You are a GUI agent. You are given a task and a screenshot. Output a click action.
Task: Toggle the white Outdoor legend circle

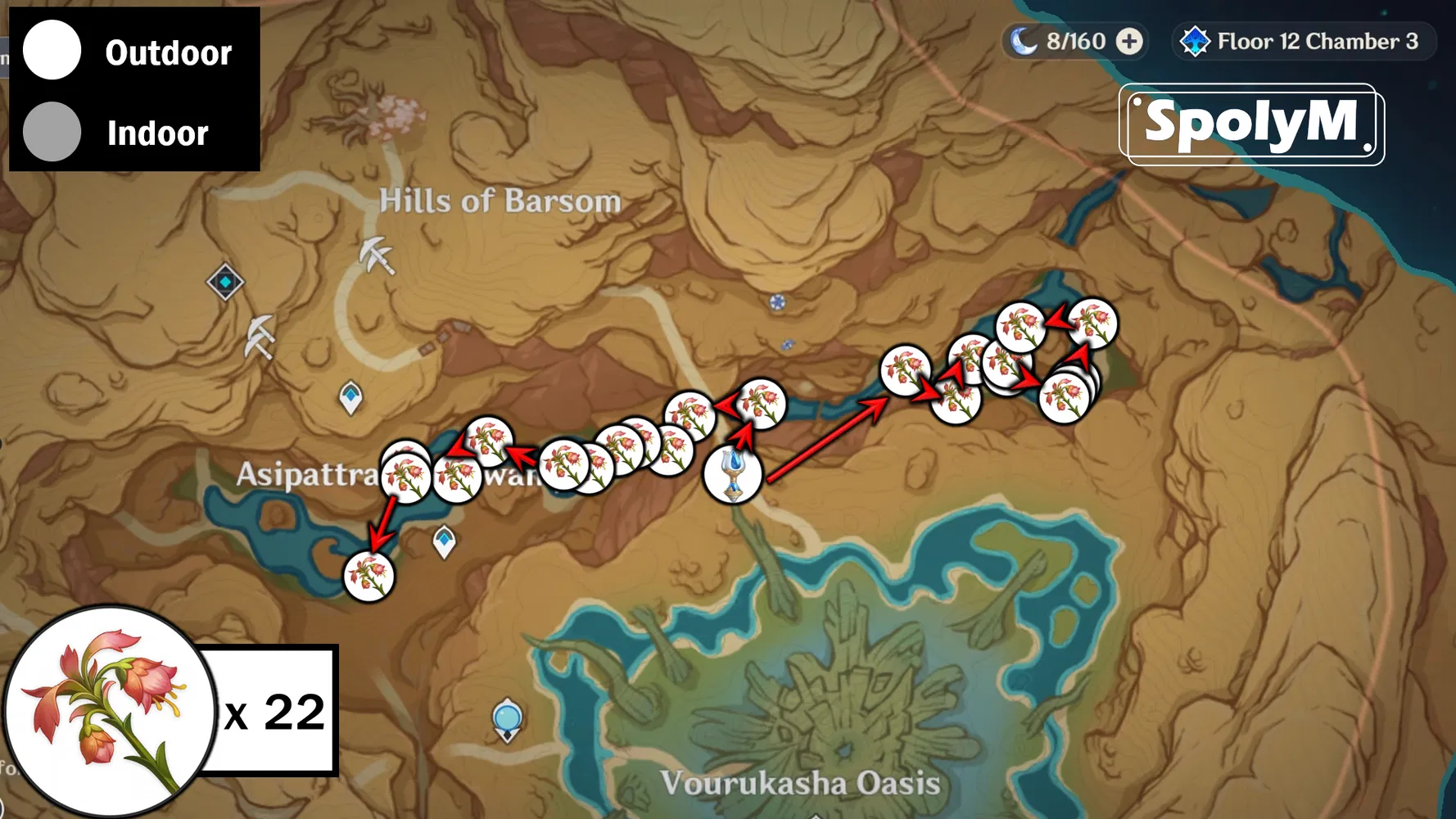coord(52,51)
